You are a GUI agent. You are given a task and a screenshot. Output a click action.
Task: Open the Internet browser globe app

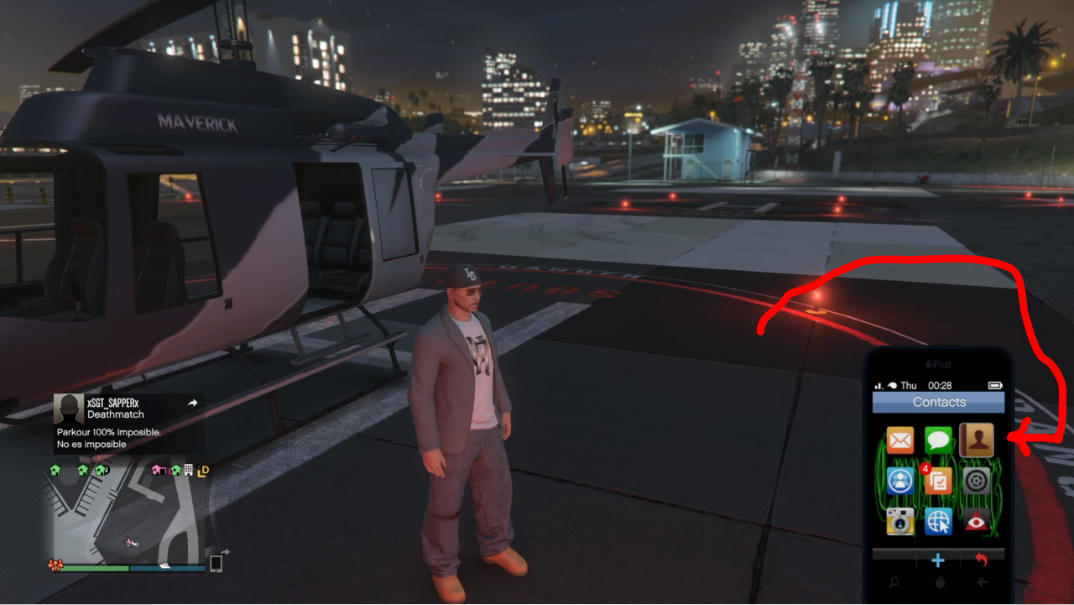pos(938,521)
